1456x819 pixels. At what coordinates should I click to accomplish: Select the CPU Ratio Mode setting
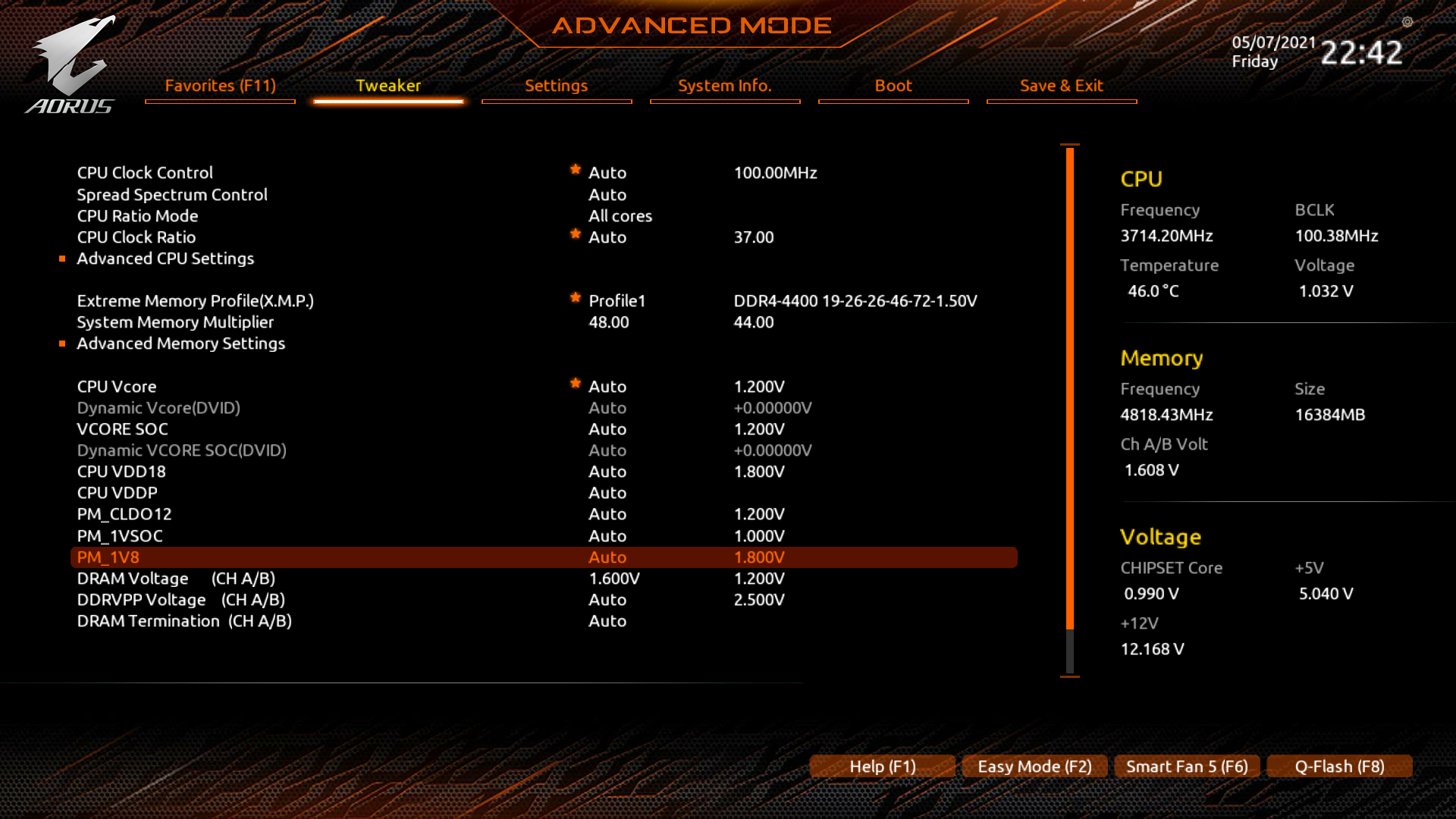137,216
